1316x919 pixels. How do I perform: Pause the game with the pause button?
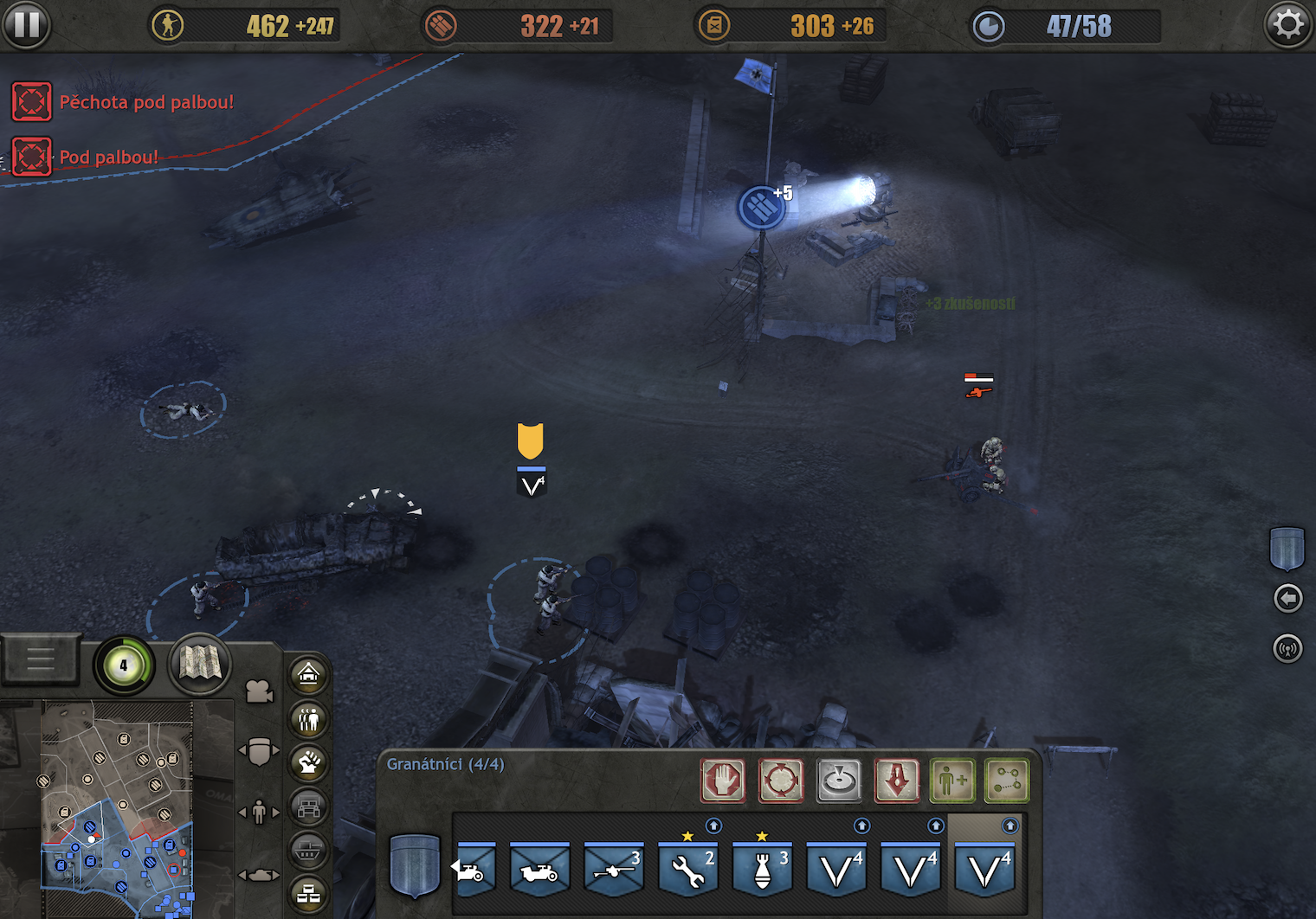(x=26, y=24)
